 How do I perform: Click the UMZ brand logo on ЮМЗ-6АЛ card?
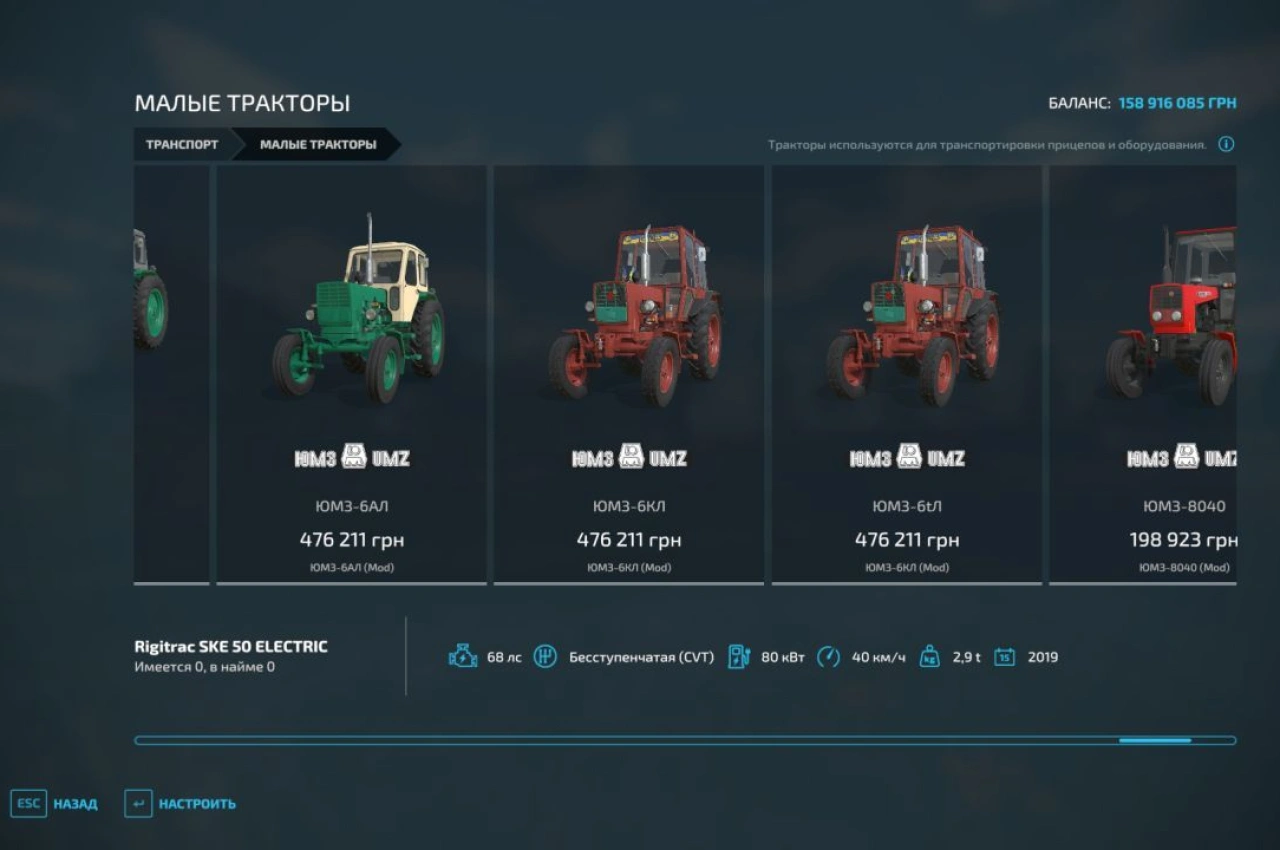click(x=355, y=456)
